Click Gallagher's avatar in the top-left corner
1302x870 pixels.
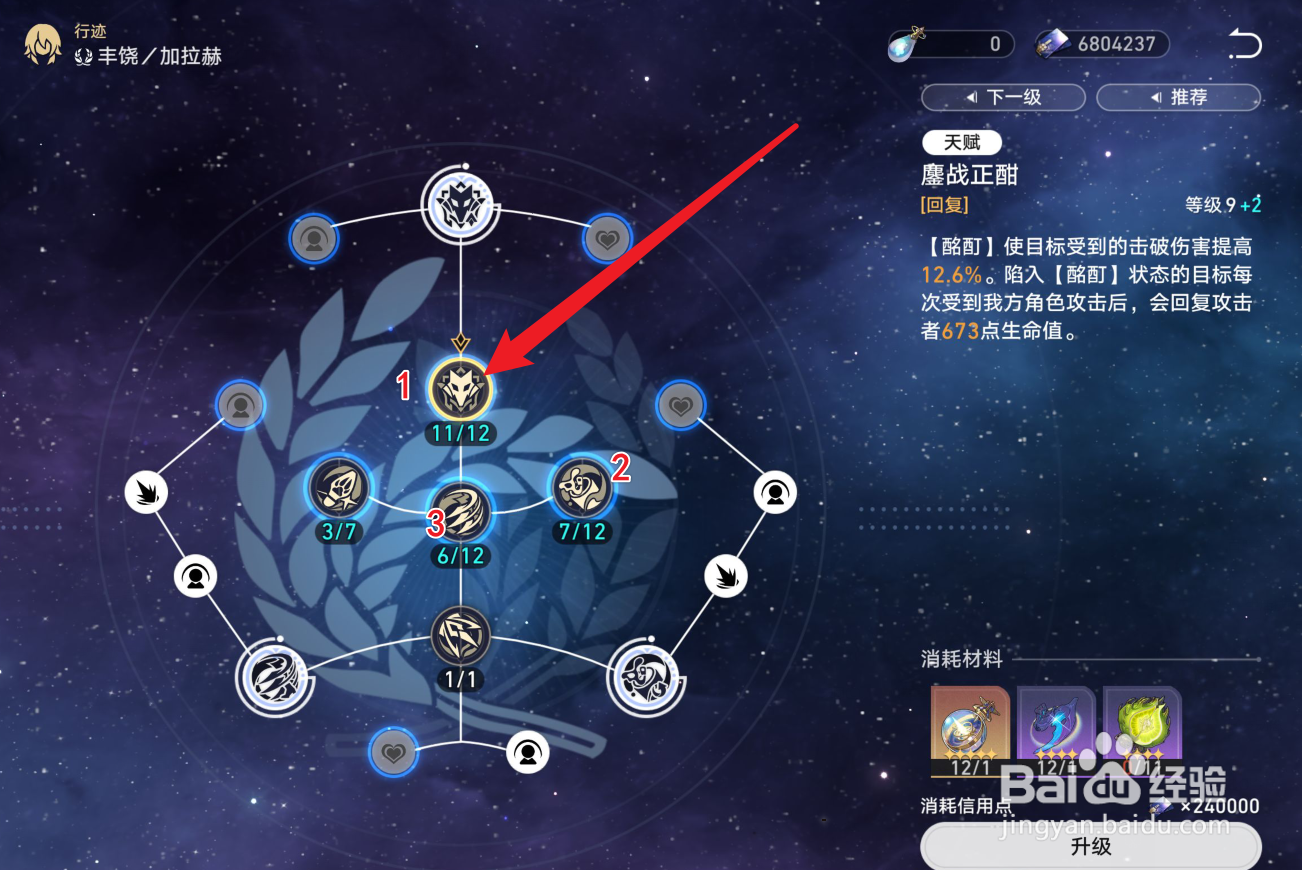point(41,45)
